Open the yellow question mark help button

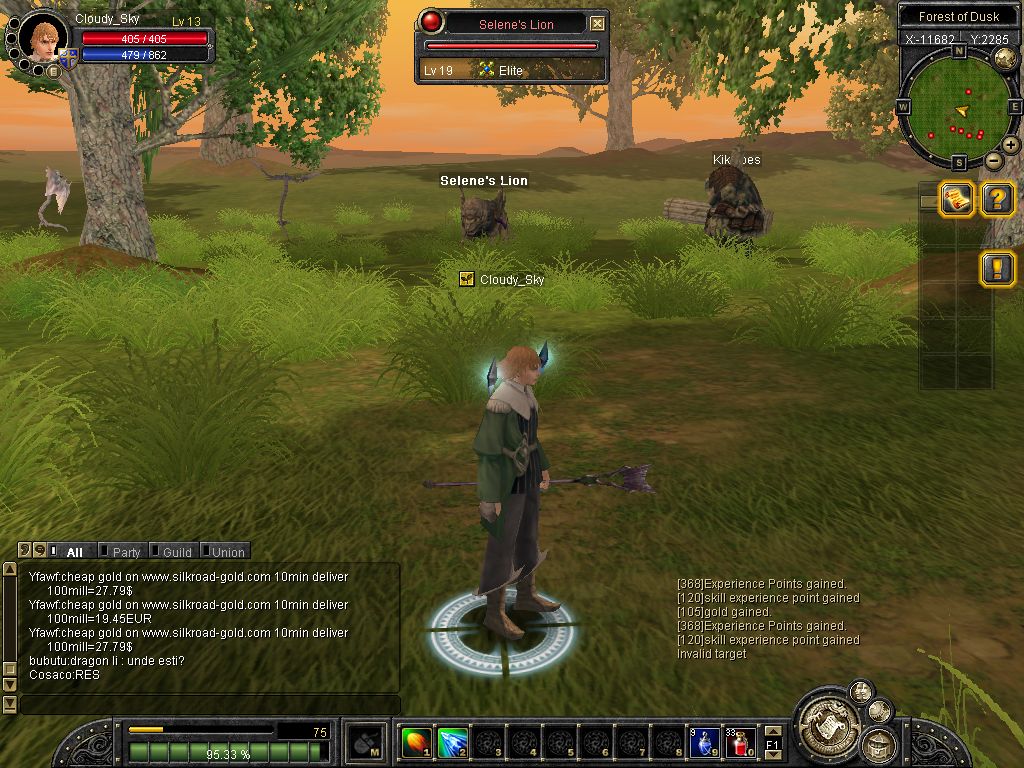(x=997, y=198)
